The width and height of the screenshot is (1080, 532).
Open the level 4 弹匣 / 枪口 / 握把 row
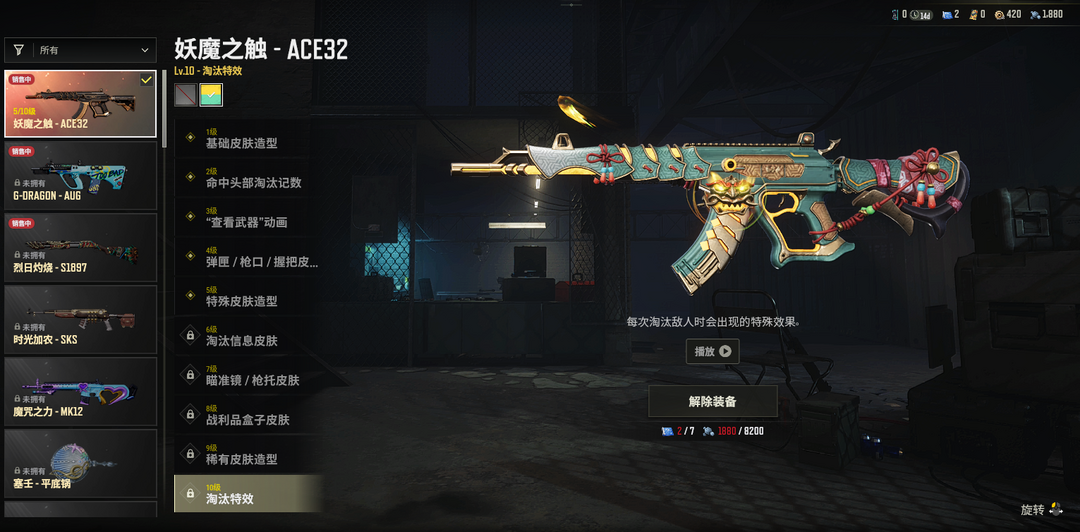pyautogui.click(x=248, y=257)
